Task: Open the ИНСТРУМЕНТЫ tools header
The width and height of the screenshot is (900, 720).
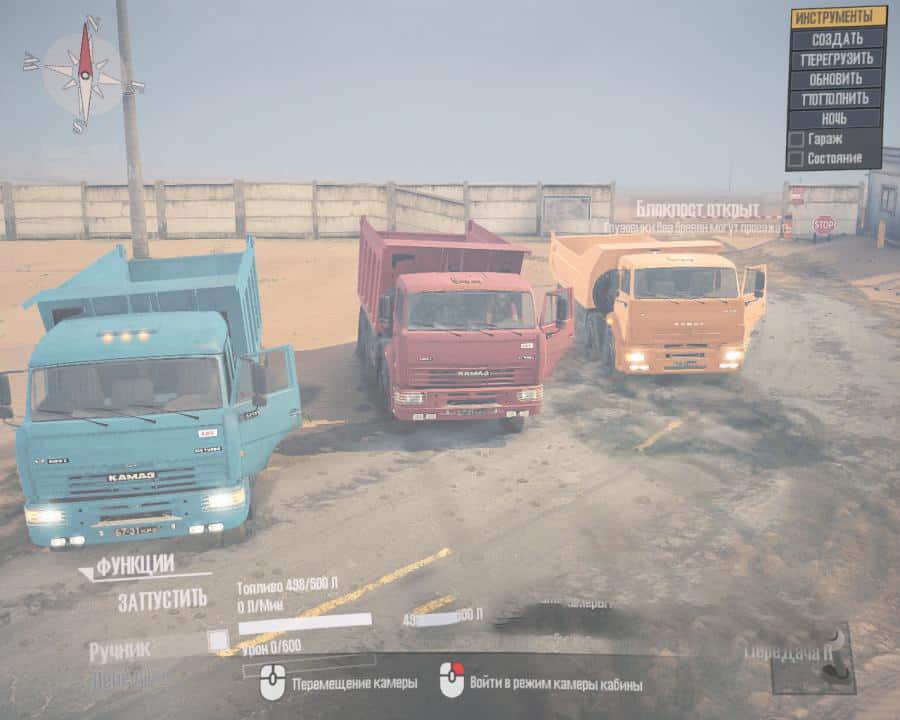Action: pyautogui.click(x=838, y=17)
